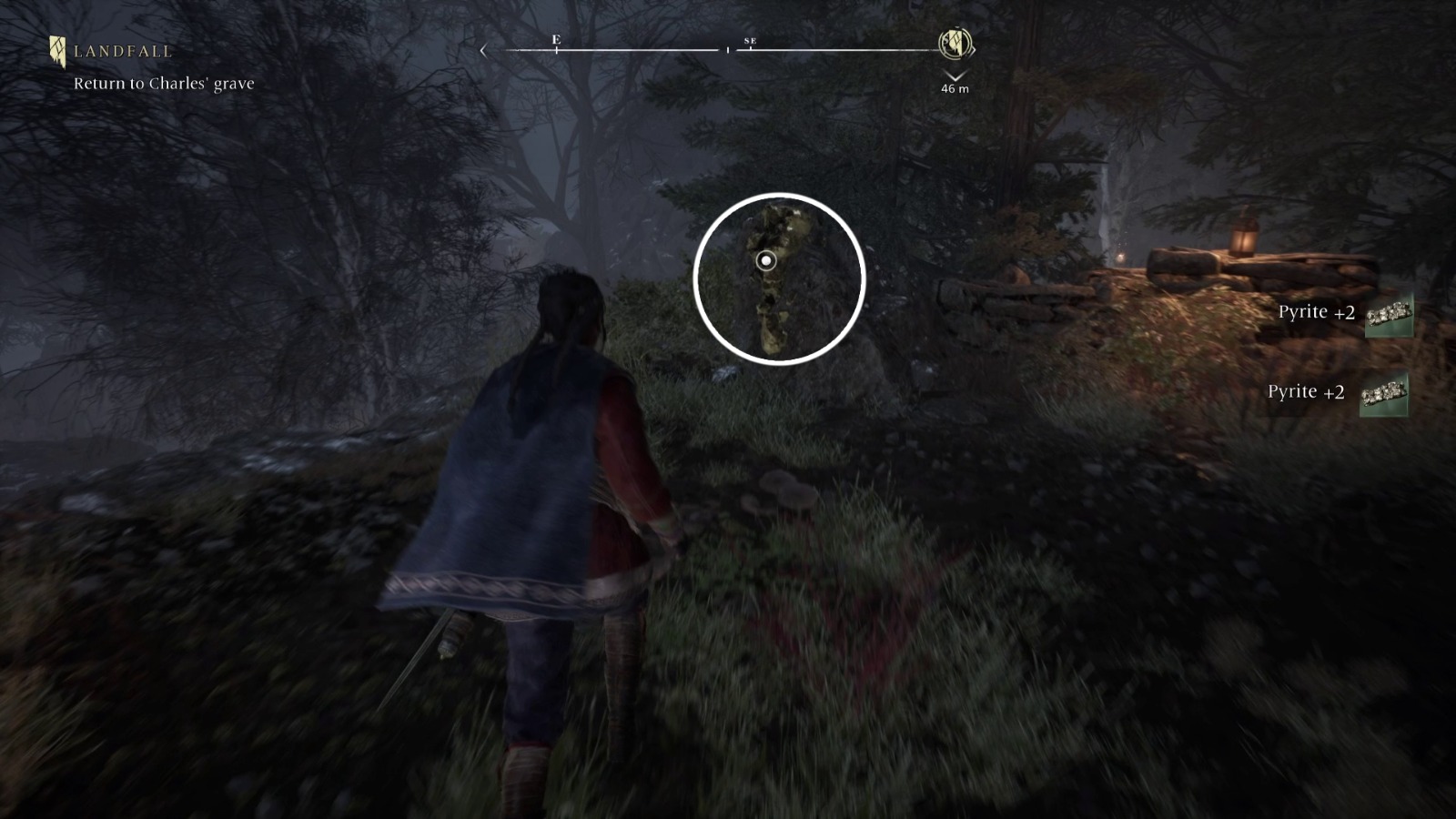Select the waypoint objective marker above the compass
Viewport: 1456px width, 819px height.
pos(954,44)
